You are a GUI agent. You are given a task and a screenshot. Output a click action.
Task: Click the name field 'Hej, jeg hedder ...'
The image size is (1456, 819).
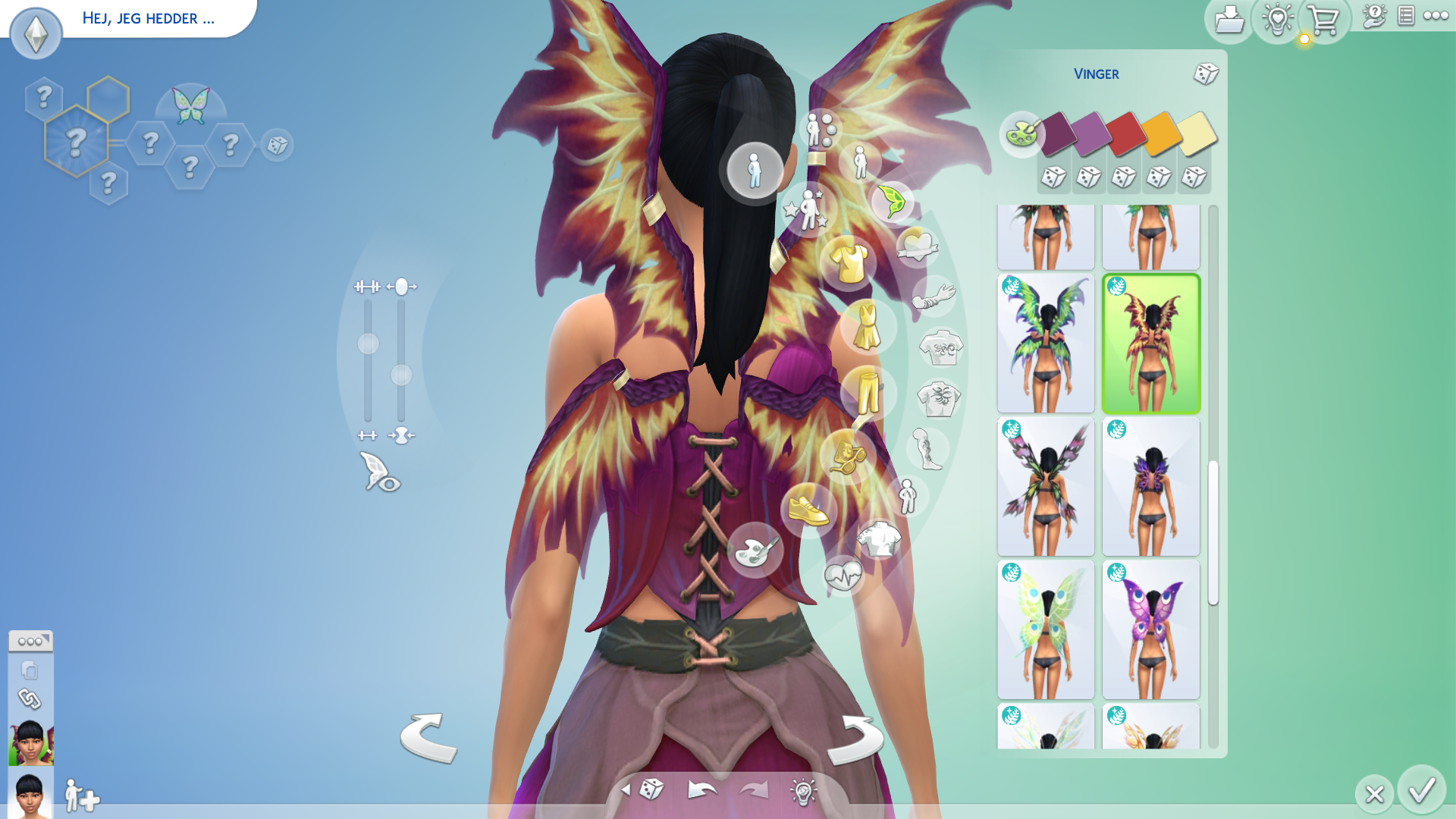click(x=149, y=18)
